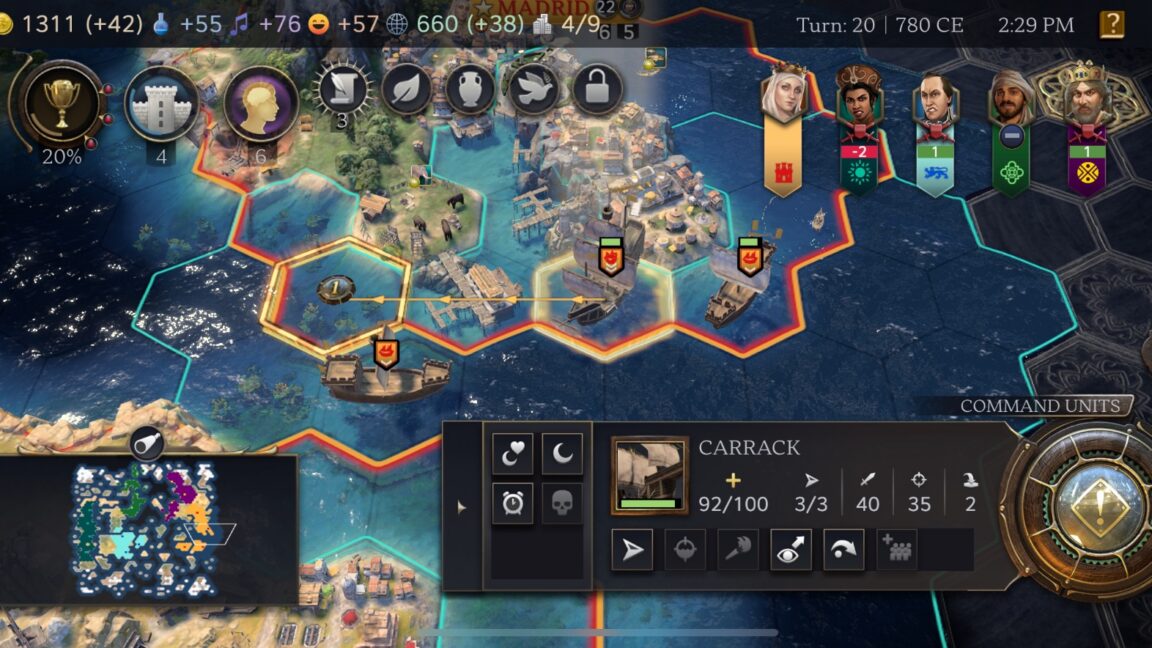Select the white-haired queen leader portrait
Viewport: 1152px width, 648px height.
[x=782, y=95]
